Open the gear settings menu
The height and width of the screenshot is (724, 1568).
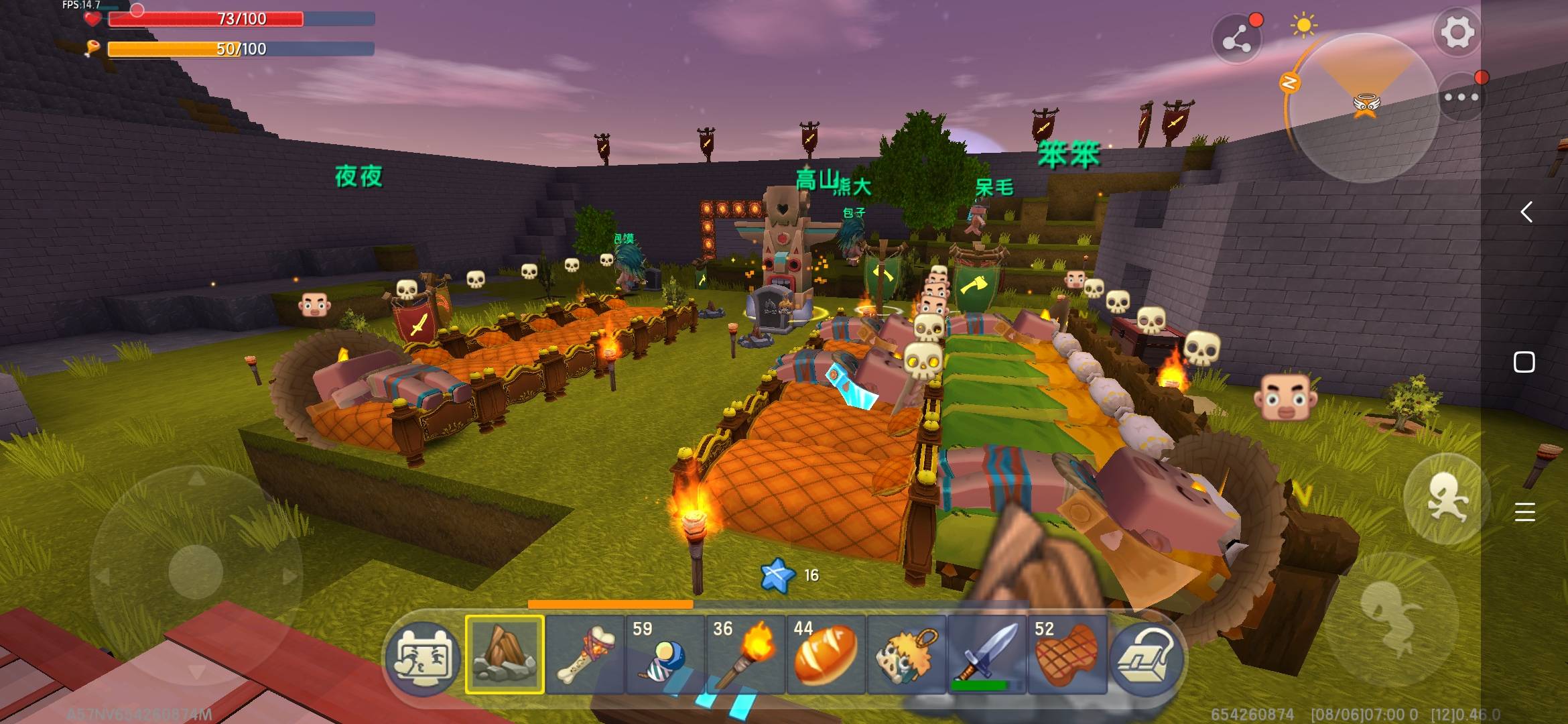[x=1457, y=33]
